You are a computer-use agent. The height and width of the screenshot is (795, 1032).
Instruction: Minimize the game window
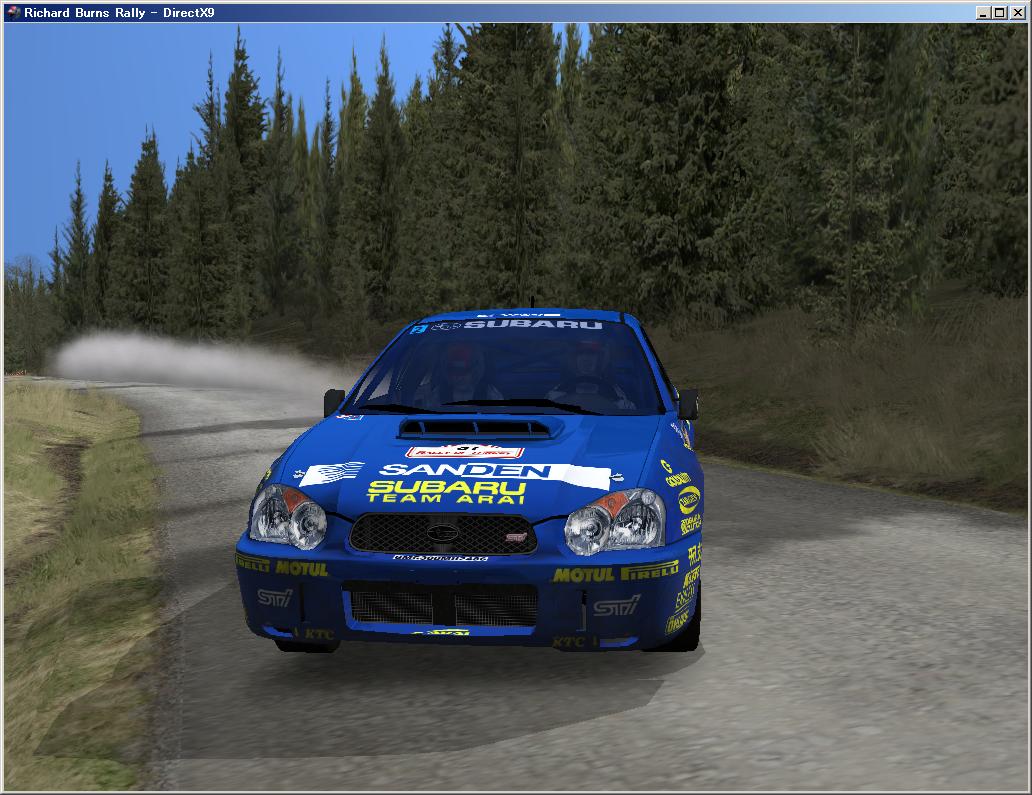coord(985,12)
